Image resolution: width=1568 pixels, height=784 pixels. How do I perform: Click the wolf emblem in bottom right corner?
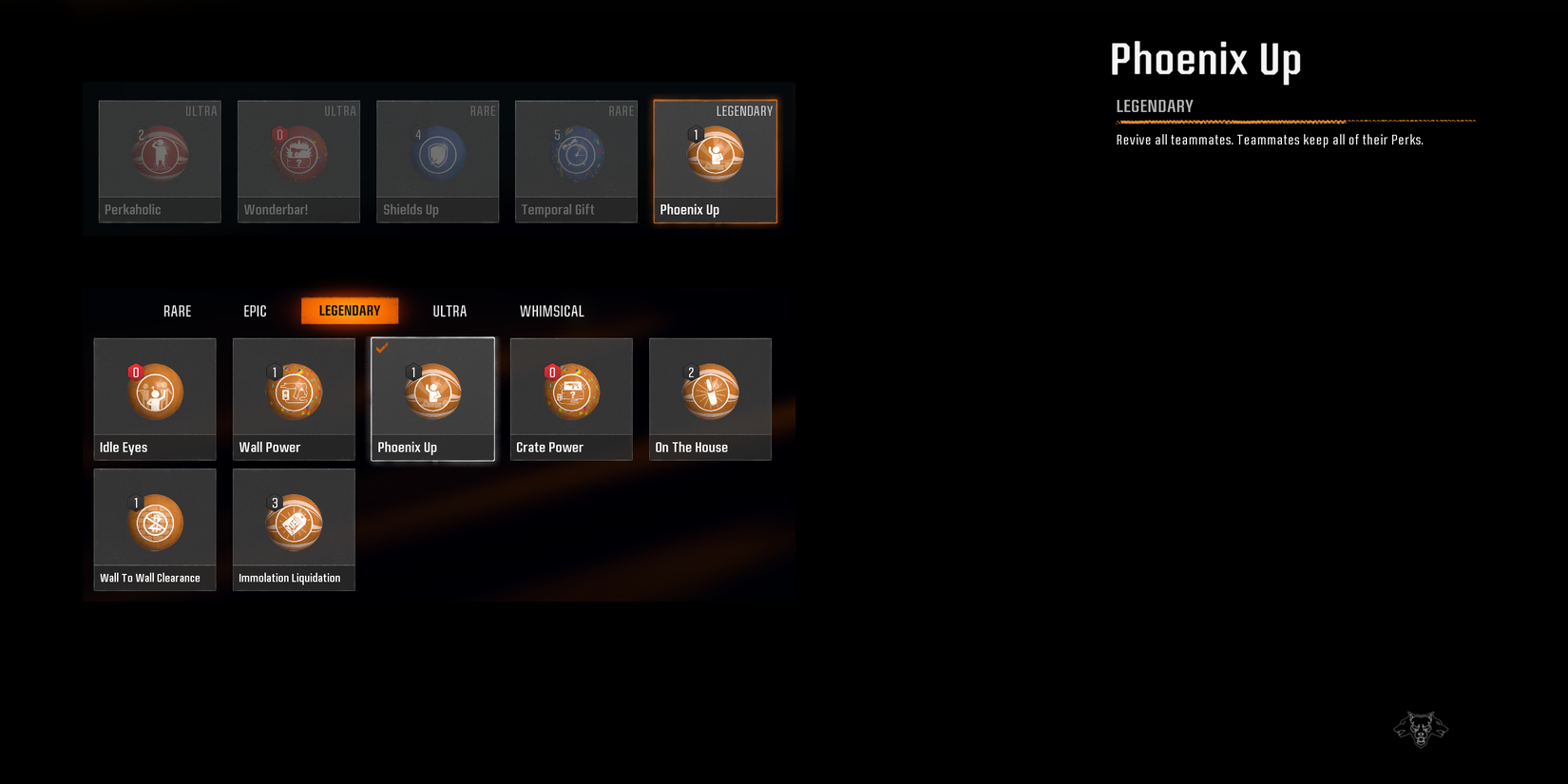pos(1421,728)
